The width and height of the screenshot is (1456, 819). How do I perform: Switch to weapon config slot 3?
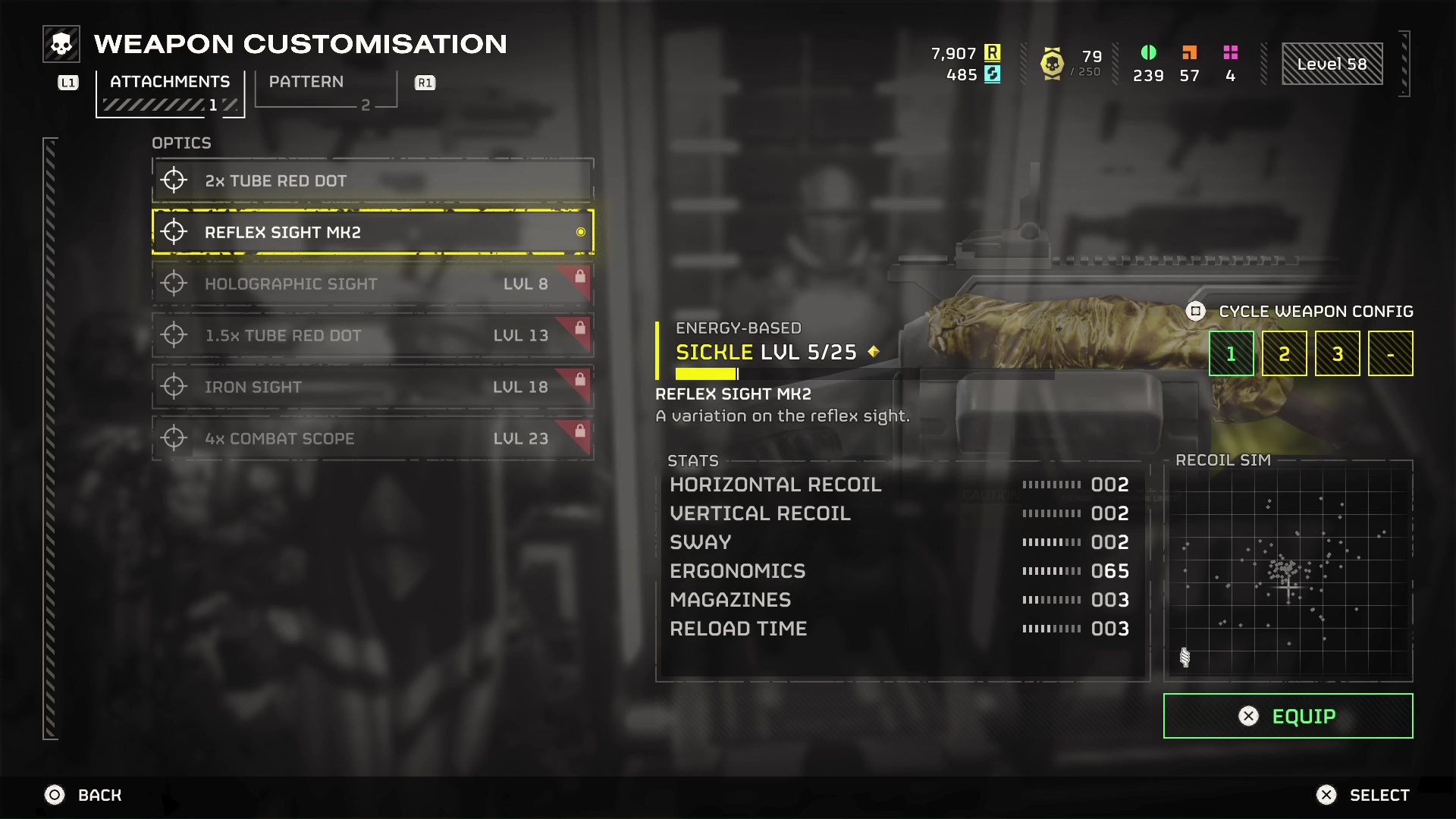[x=1337, y=353]
